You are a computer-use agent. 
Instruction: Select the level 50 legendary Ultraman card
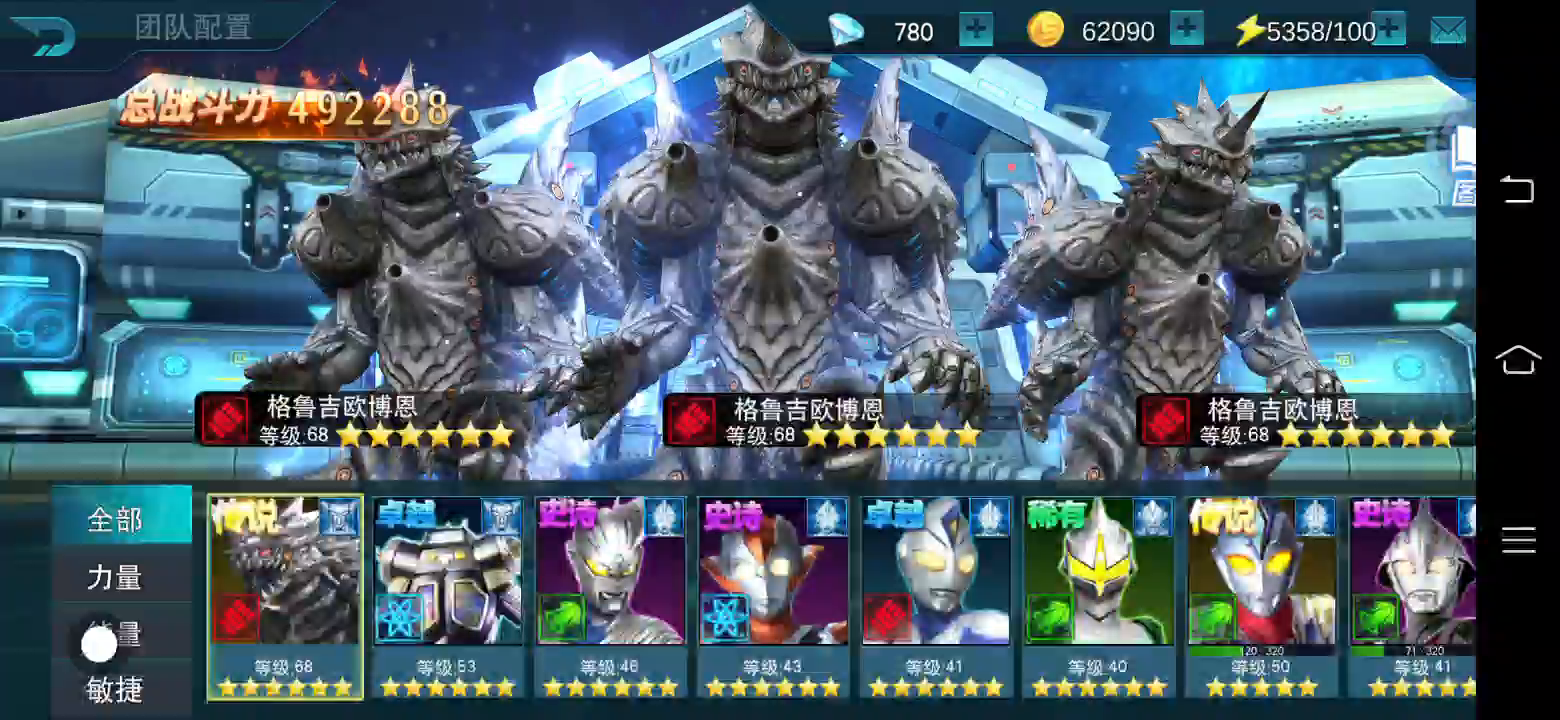[1261, 596]
